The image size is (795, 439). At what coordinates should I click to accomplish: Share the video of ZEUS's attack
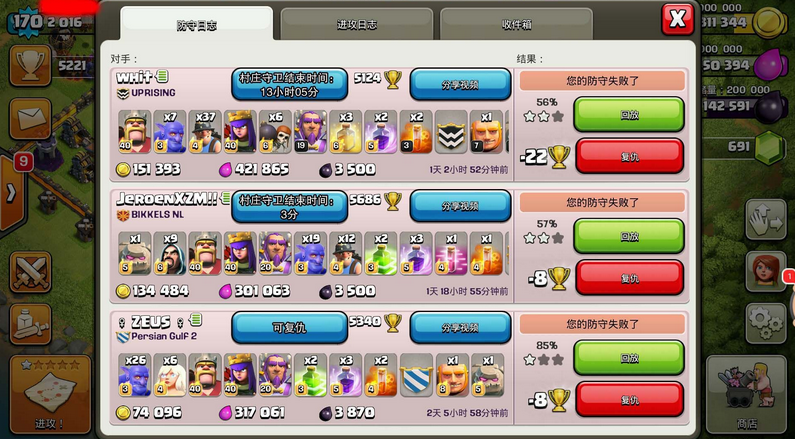(460, 327)
